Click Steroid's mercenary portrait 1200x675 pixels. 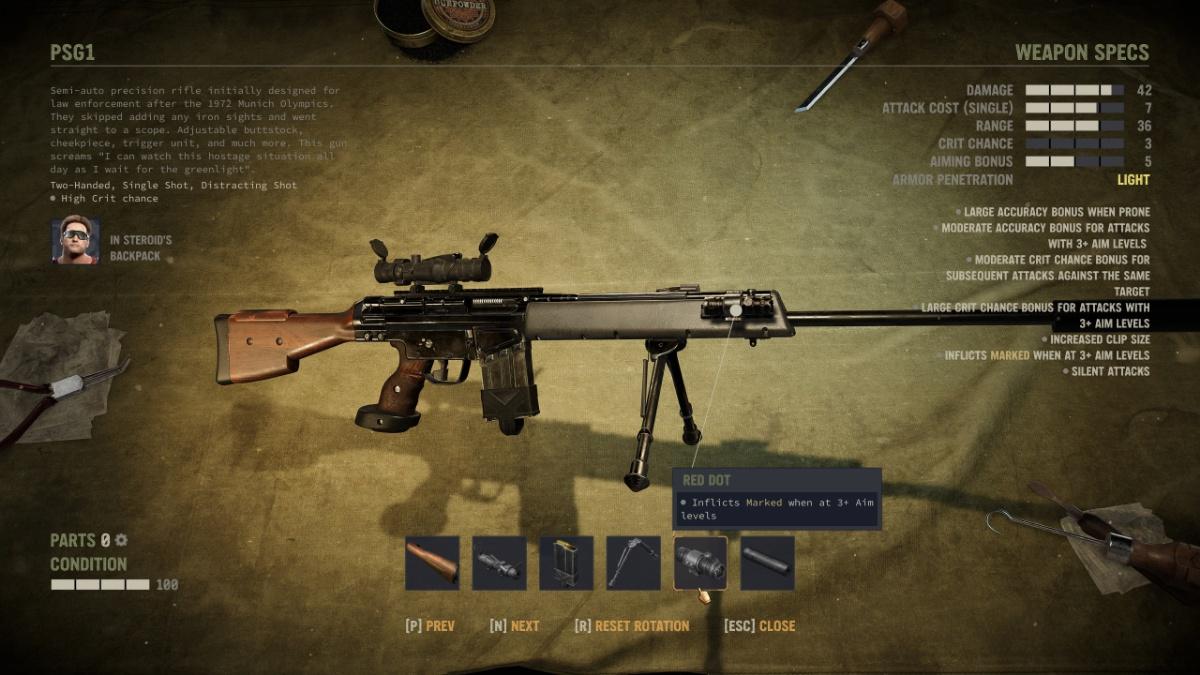tap(76, 241)
